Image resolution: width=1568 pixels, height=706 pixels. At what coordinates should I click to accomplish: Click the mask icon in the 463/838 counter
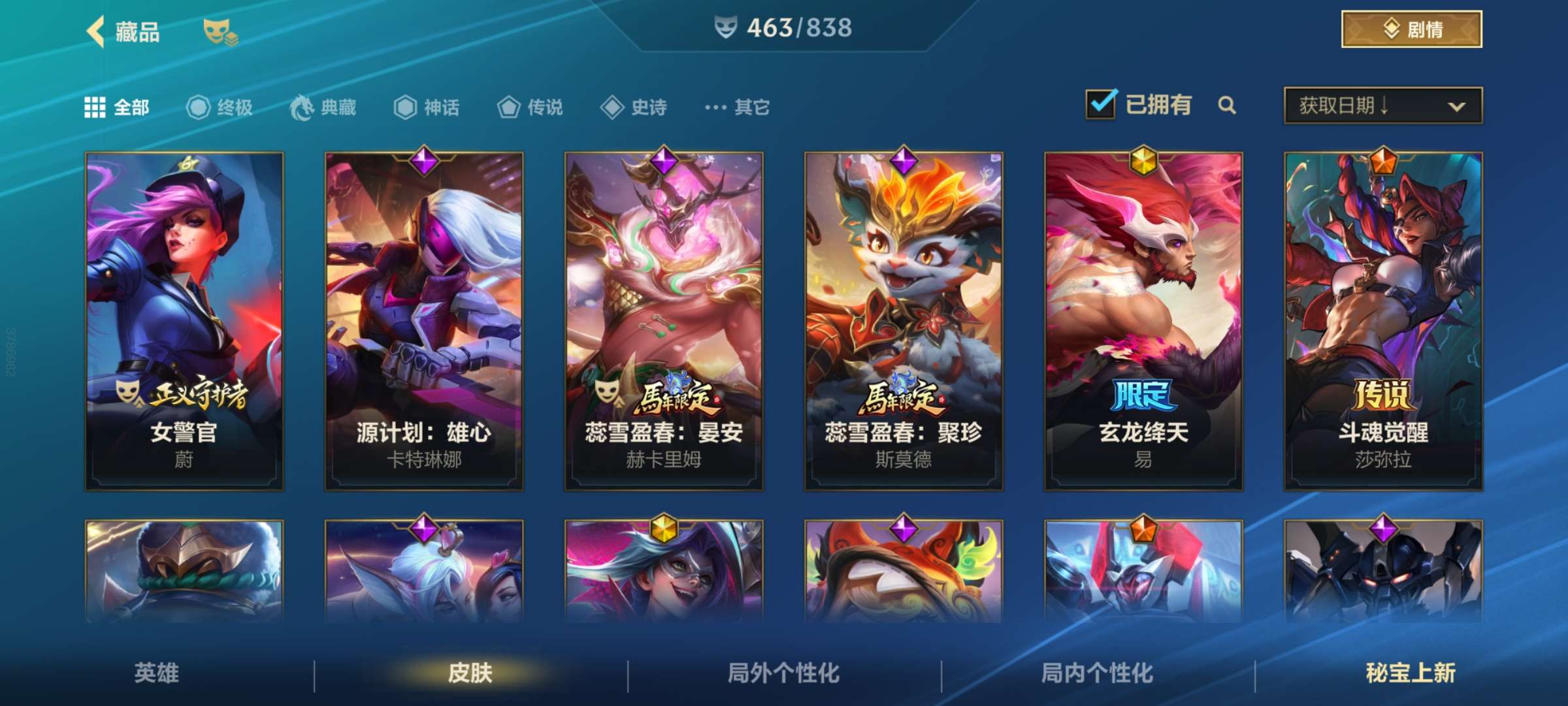click(725, 28)
